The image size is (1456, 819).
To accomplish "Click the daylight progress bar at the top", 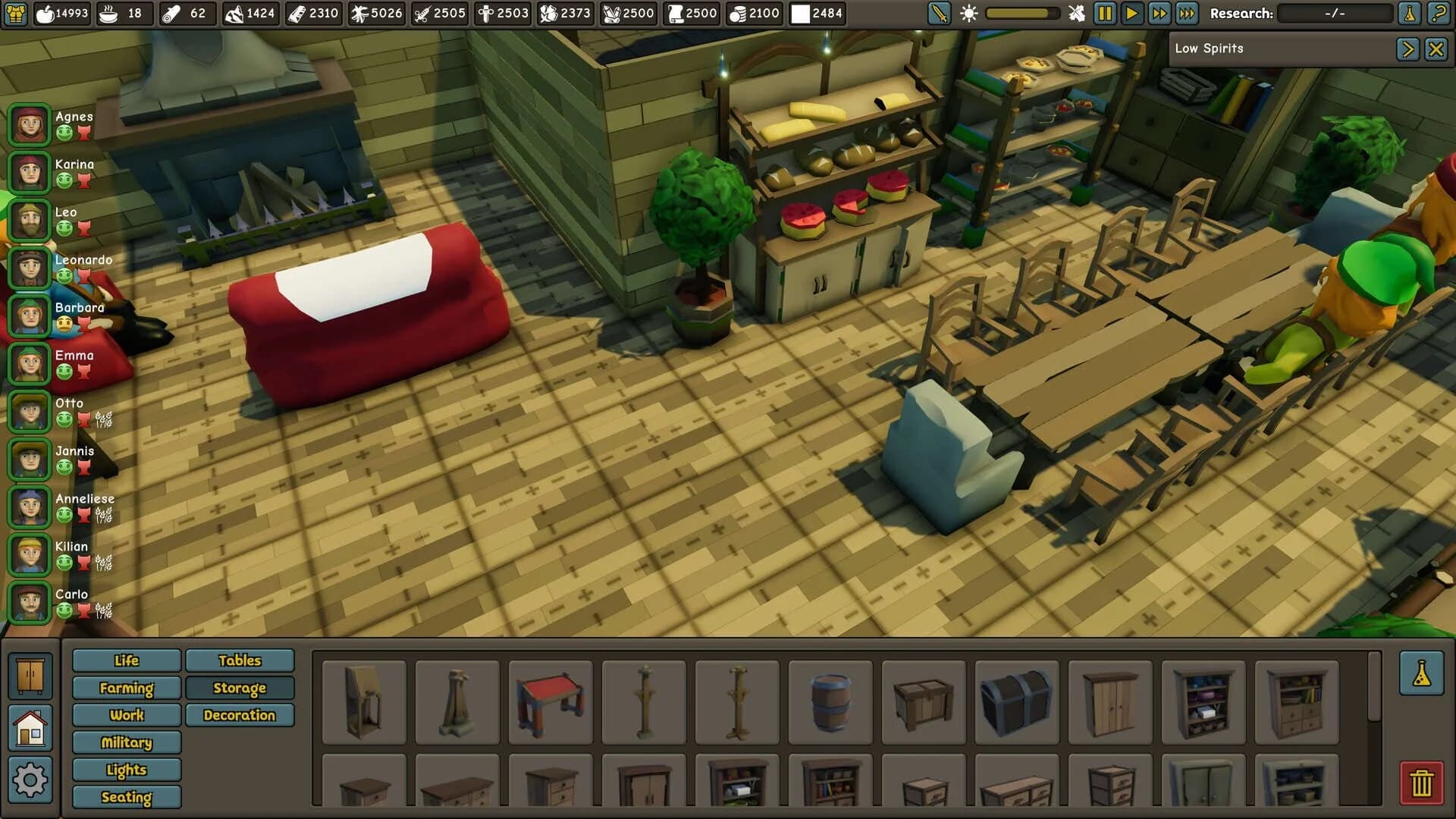I will (1020, 12).
